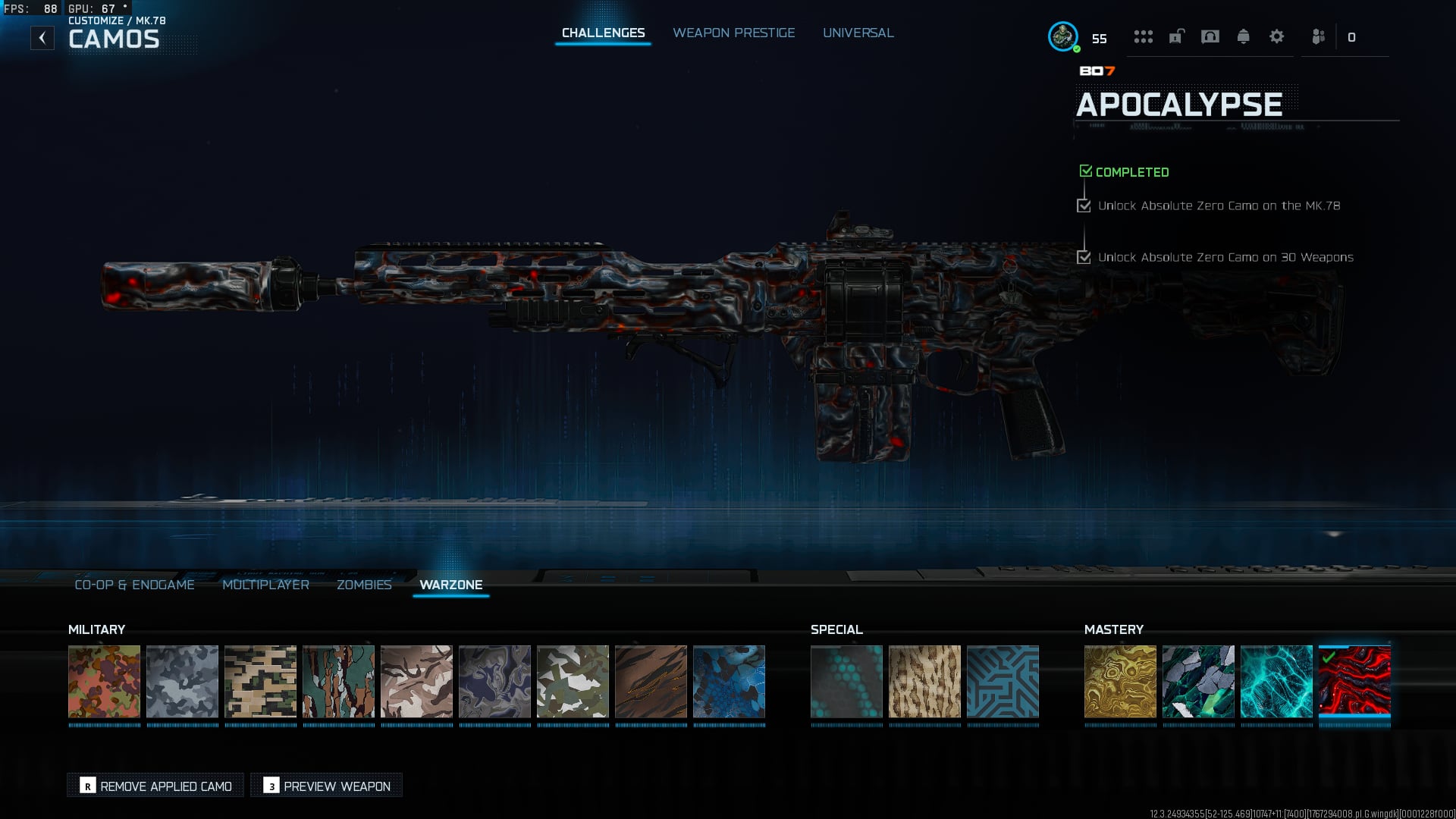Select the tiger-stripe special camo
The image size is (1456, 819).
point(924,681)
